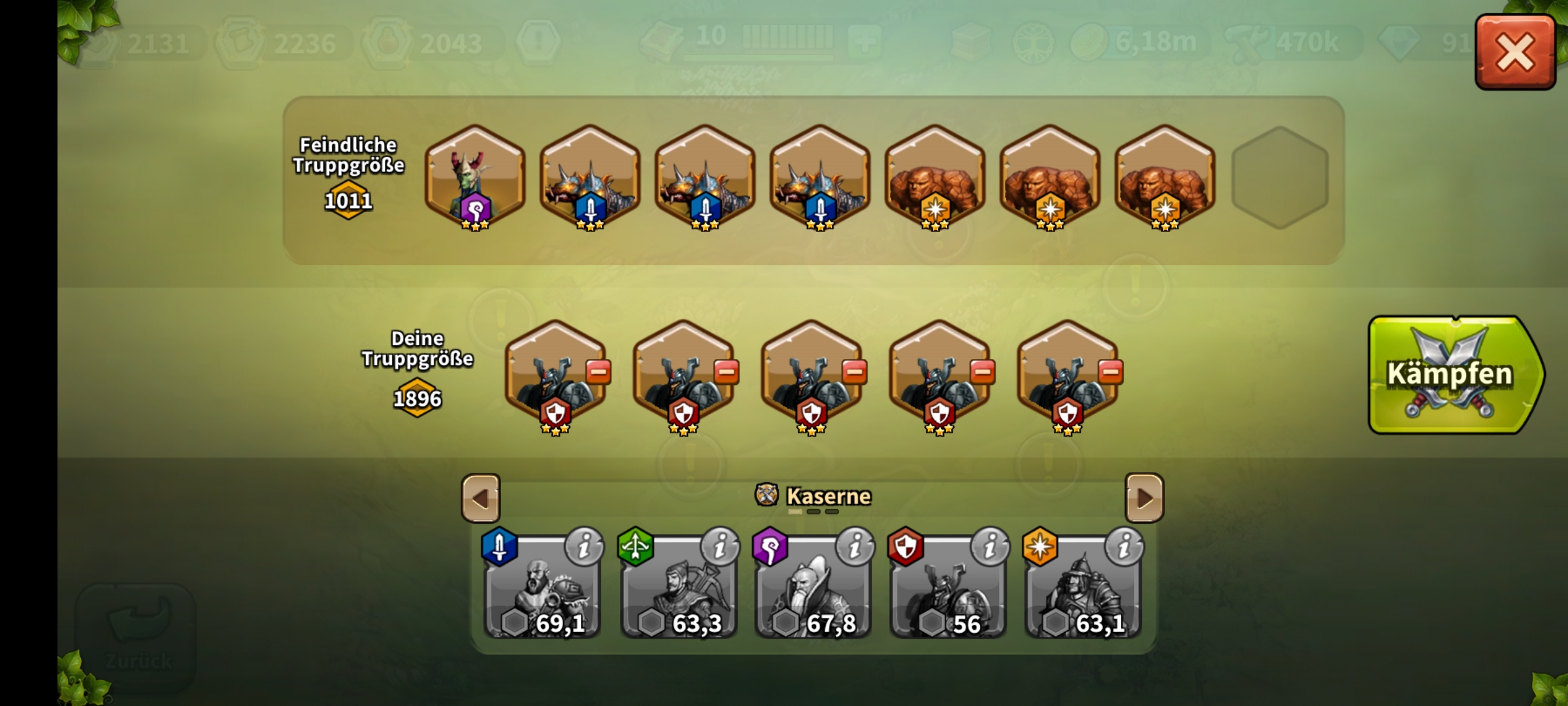Image resolution: width=1568 pixels, height=706 pixels.
Task: Add the purple bearded priest unit
Action: click(813, 592)
